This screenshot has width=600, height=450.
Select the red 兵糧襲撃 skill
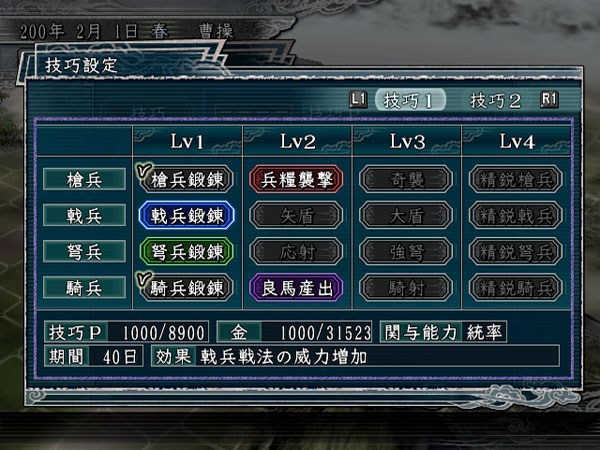pyautogui.click(x=297, y=179)
